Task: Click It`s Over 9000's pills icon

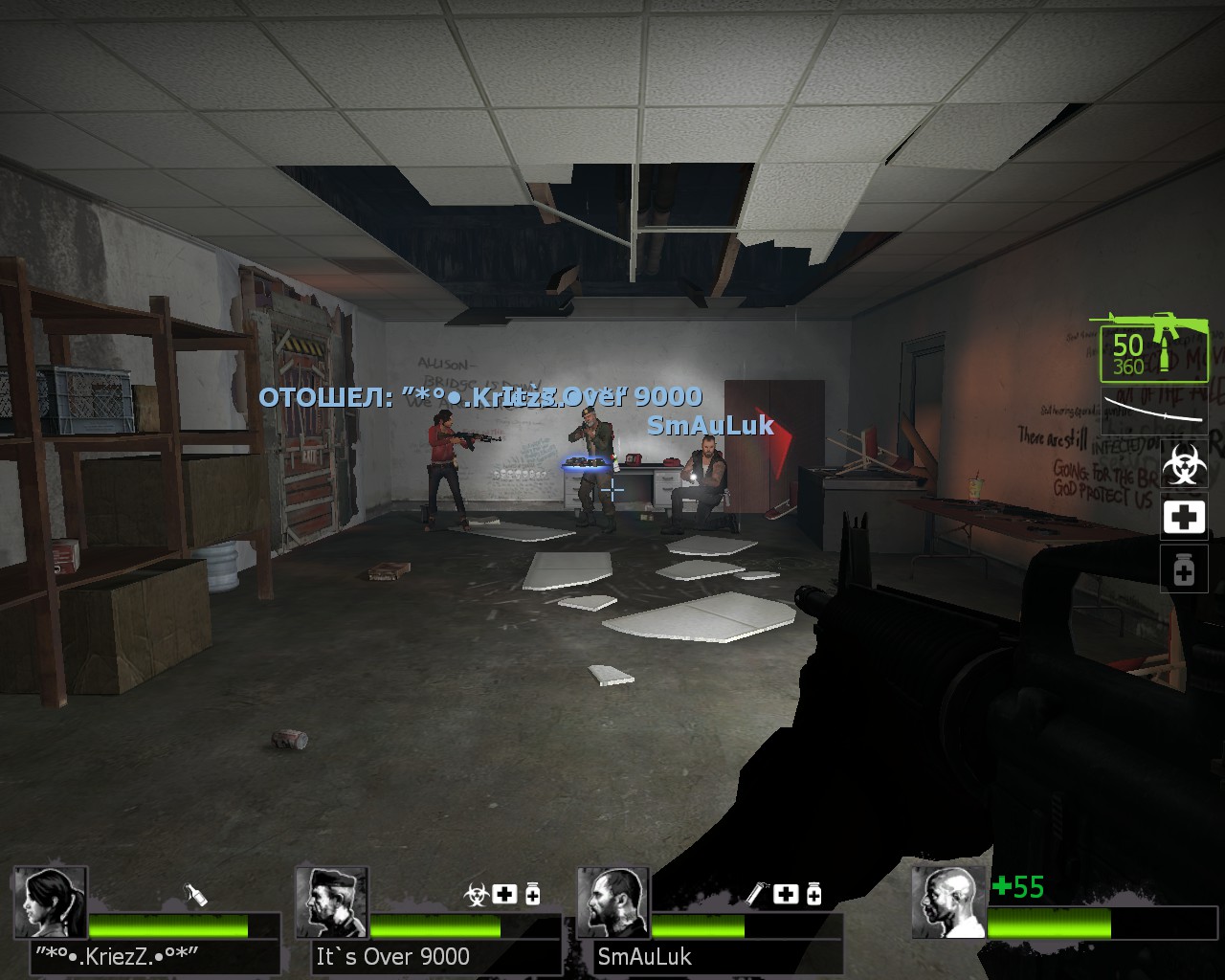Action: coord(532,894)
